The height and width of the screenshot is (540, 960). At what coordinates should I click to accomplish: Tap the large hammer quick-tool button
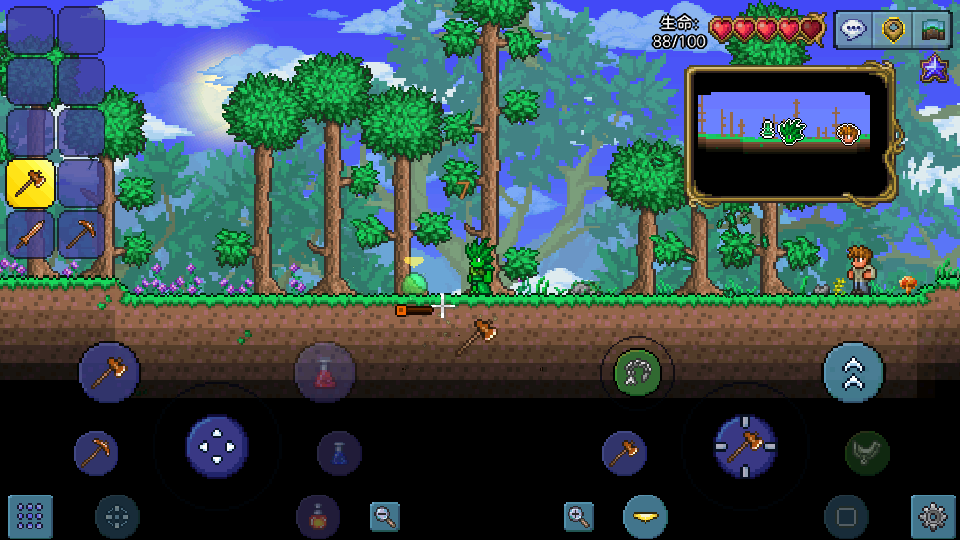109,372
